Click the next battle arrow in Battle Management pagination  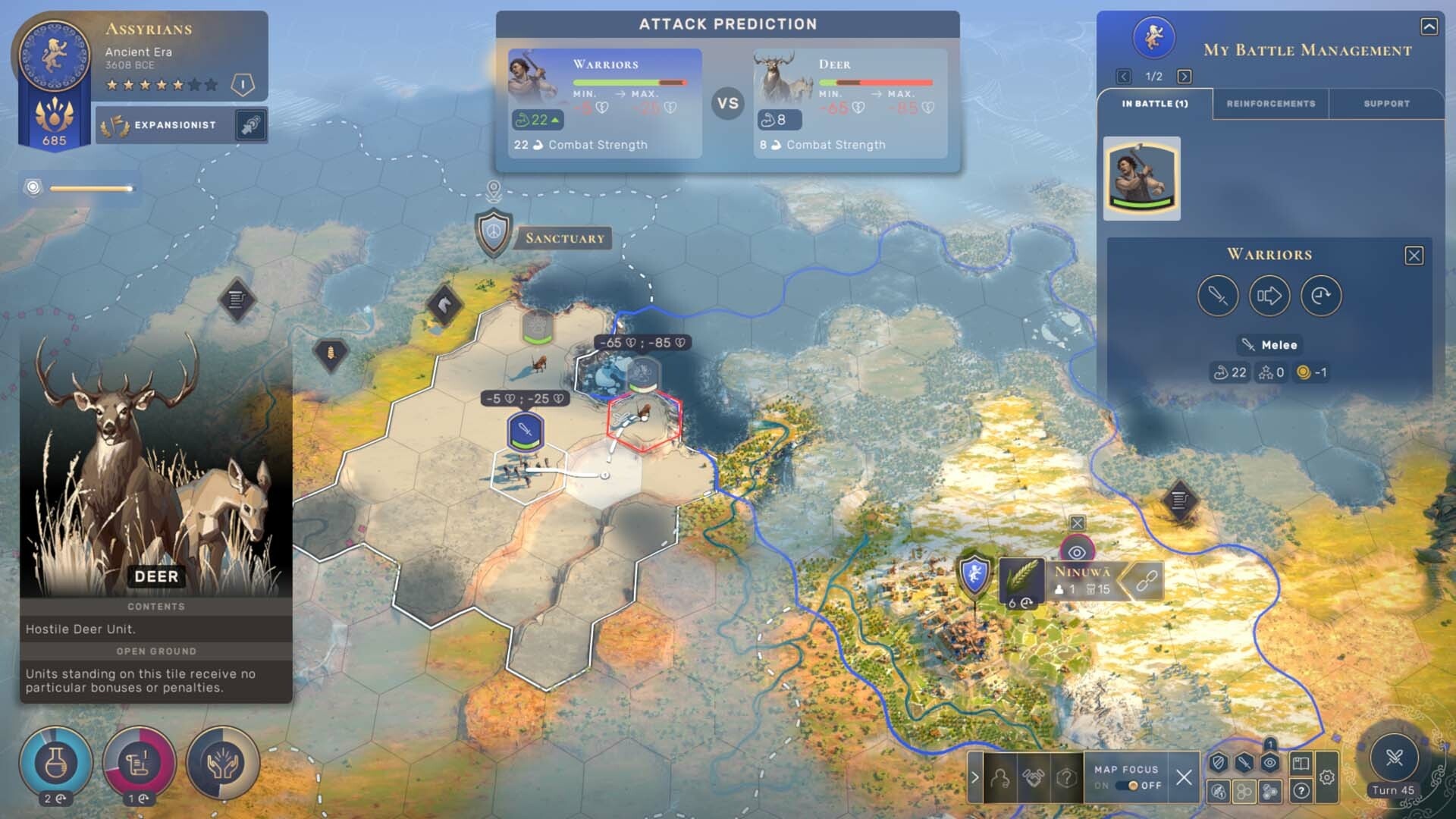coord(1183,76)
